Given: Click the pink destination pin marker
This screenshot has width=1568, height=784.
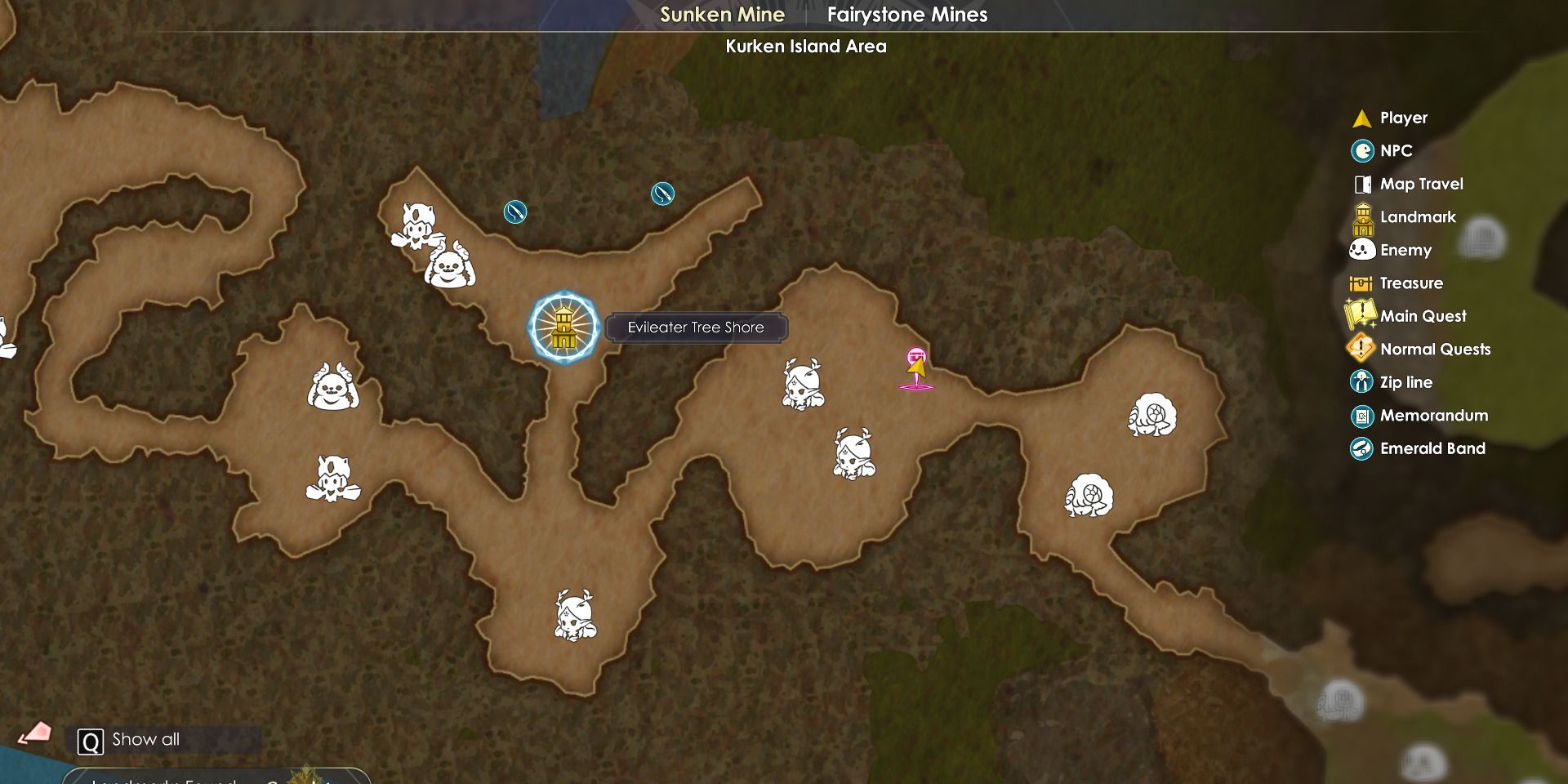Looking at the screenshot, I should (x=916, y=356).
